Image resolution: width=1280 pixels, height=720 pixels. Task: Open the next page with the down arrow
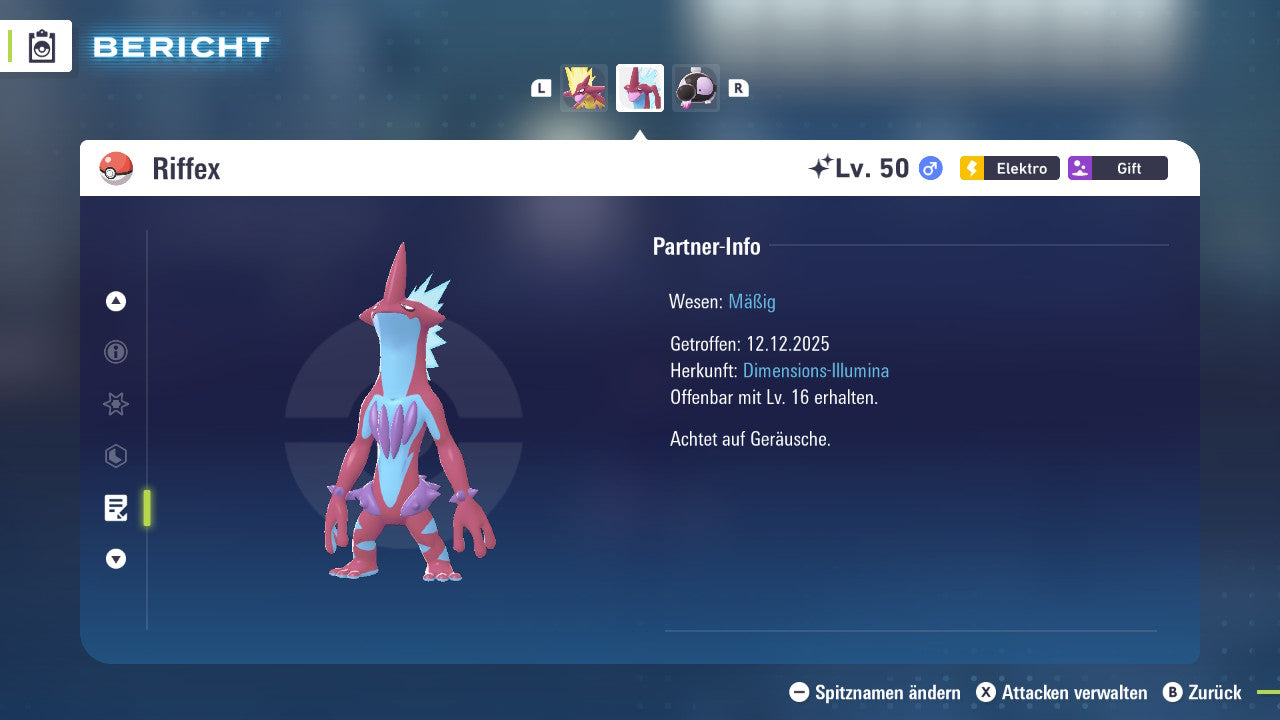pyautogui.click(x=115, y=559)
